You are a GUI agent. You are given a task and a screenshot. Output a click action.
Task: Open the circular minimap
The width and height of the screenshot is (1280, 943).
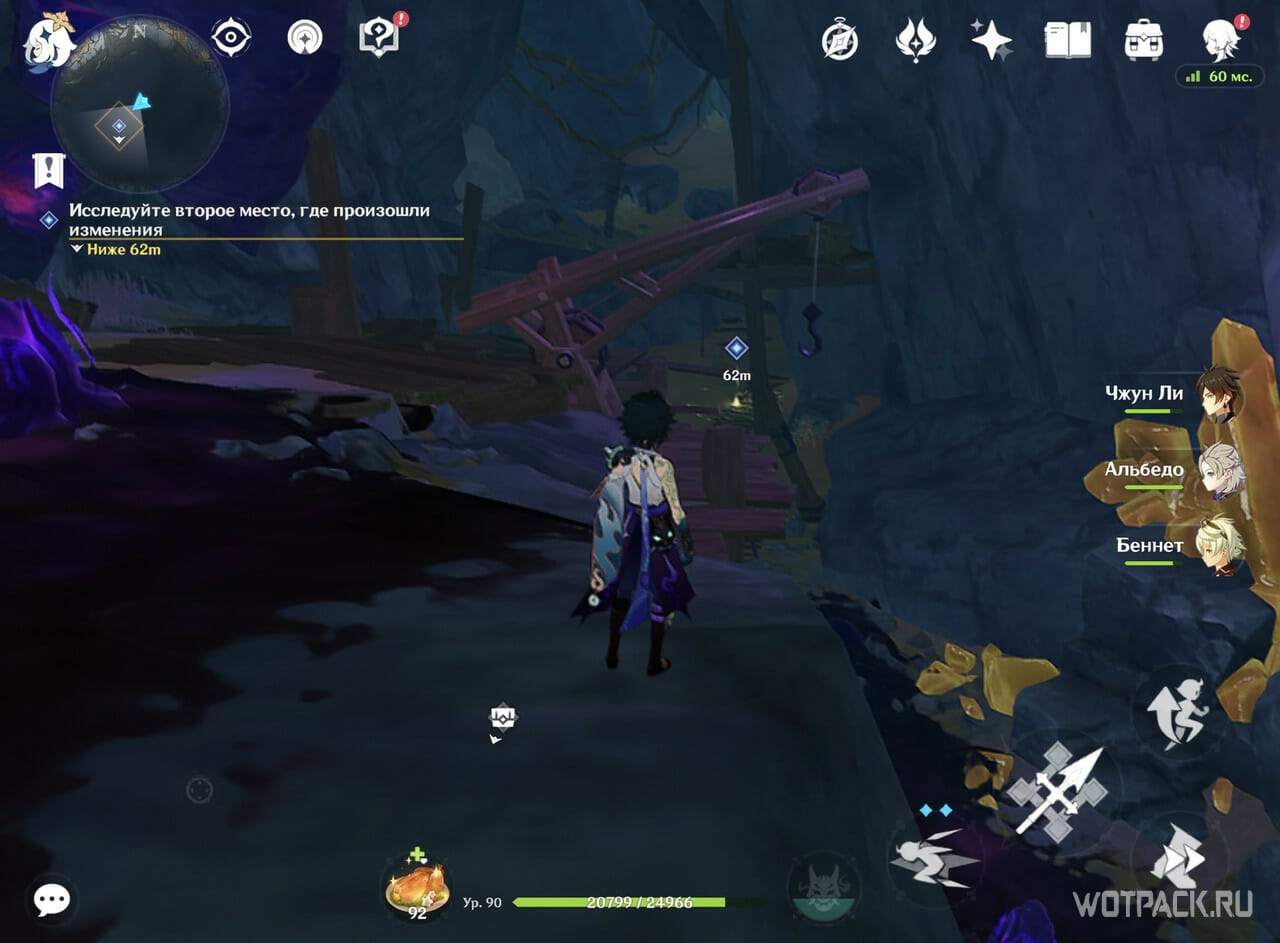pyautogui.click(x=139, y=104)
